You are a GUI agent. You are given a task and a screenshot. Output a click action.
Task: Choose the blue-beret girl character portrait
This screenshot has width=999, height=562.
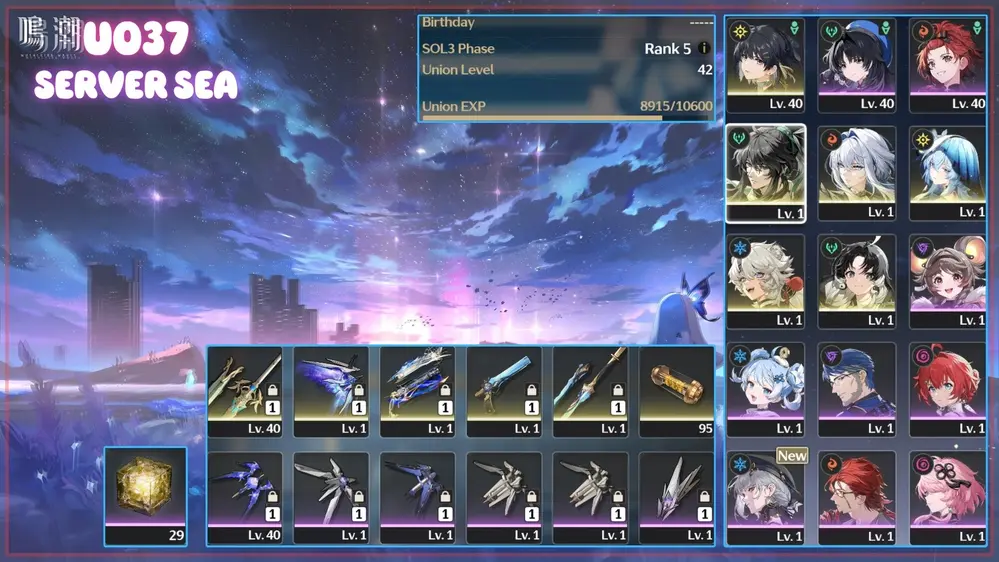[856, 62]
